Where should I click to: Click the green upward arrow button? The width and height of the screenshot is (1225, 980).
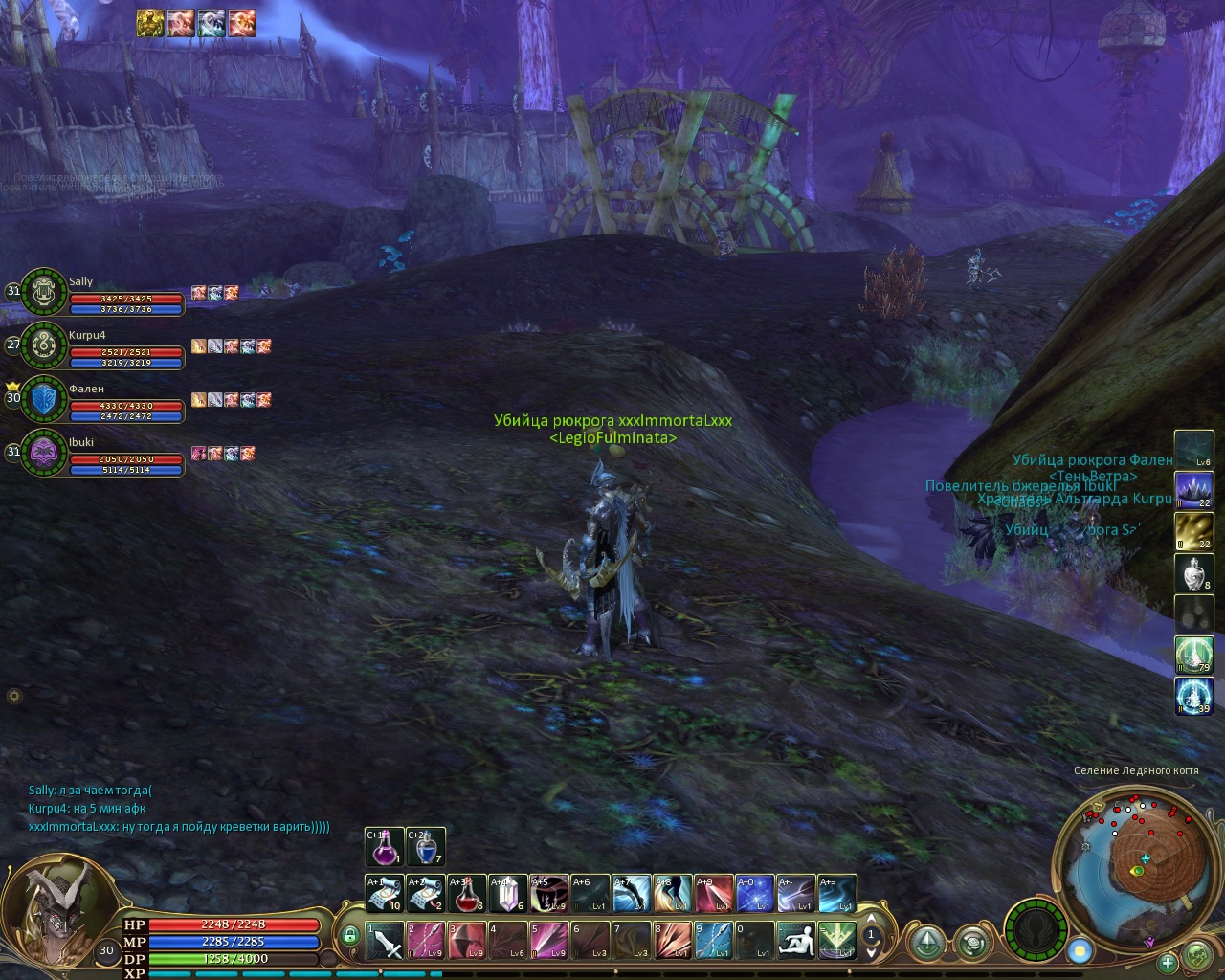pos(926,944)
